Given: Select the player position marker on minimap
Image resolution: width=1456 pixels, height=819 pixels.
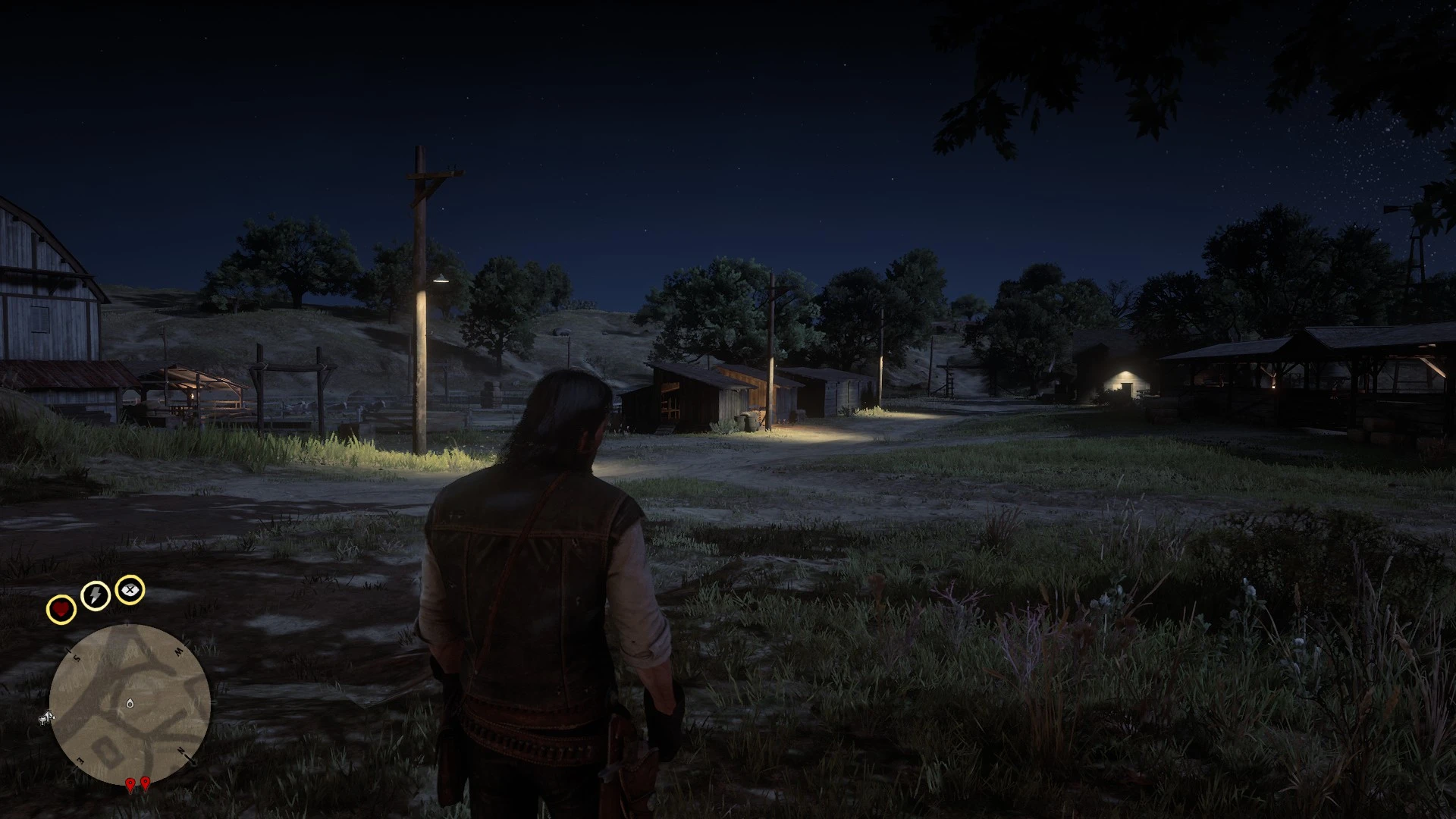Looking at the screenshot, I should 130,703.
